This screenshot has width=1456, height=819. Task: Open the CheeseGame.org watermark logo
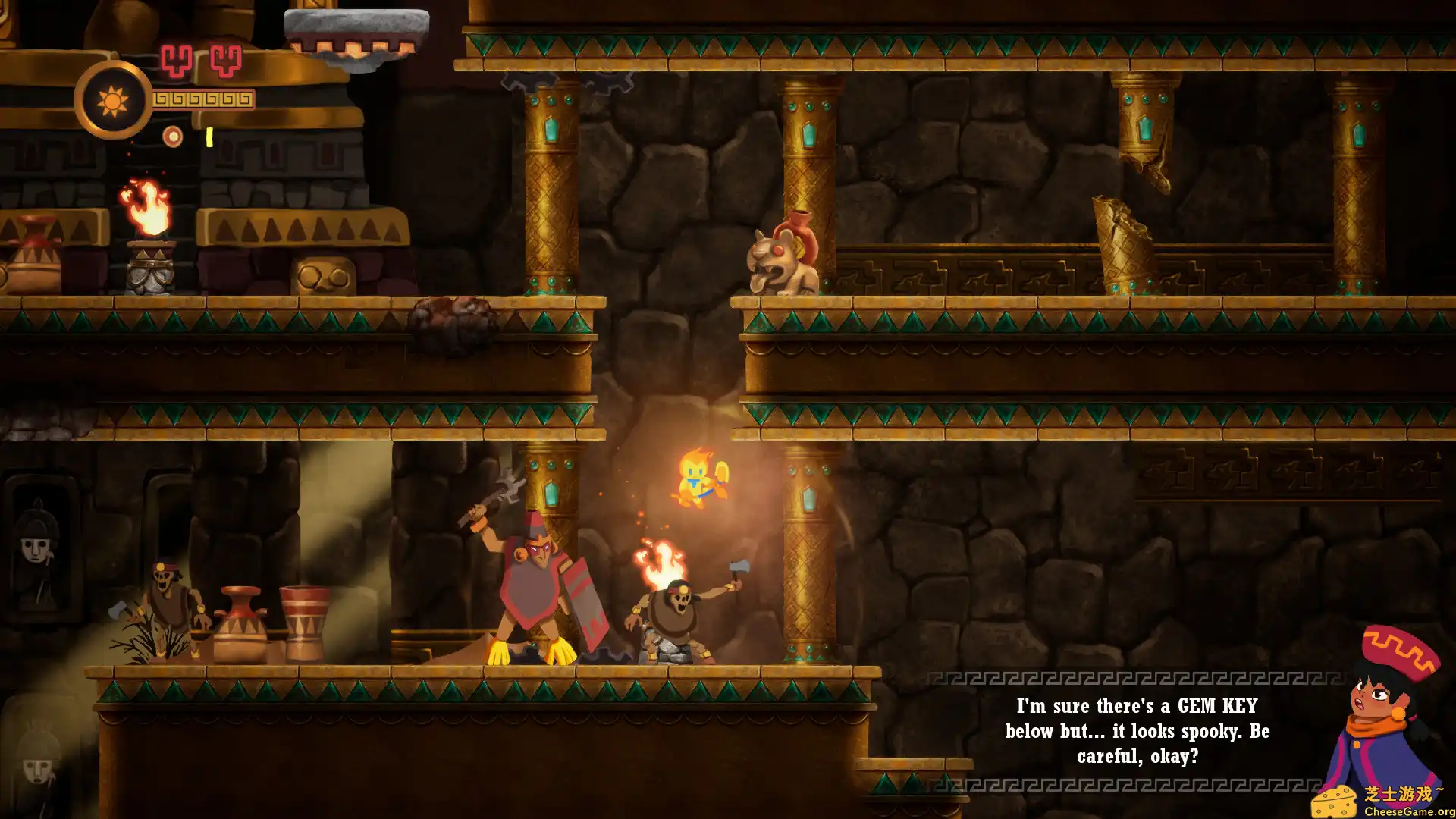tap(1382, 801)
